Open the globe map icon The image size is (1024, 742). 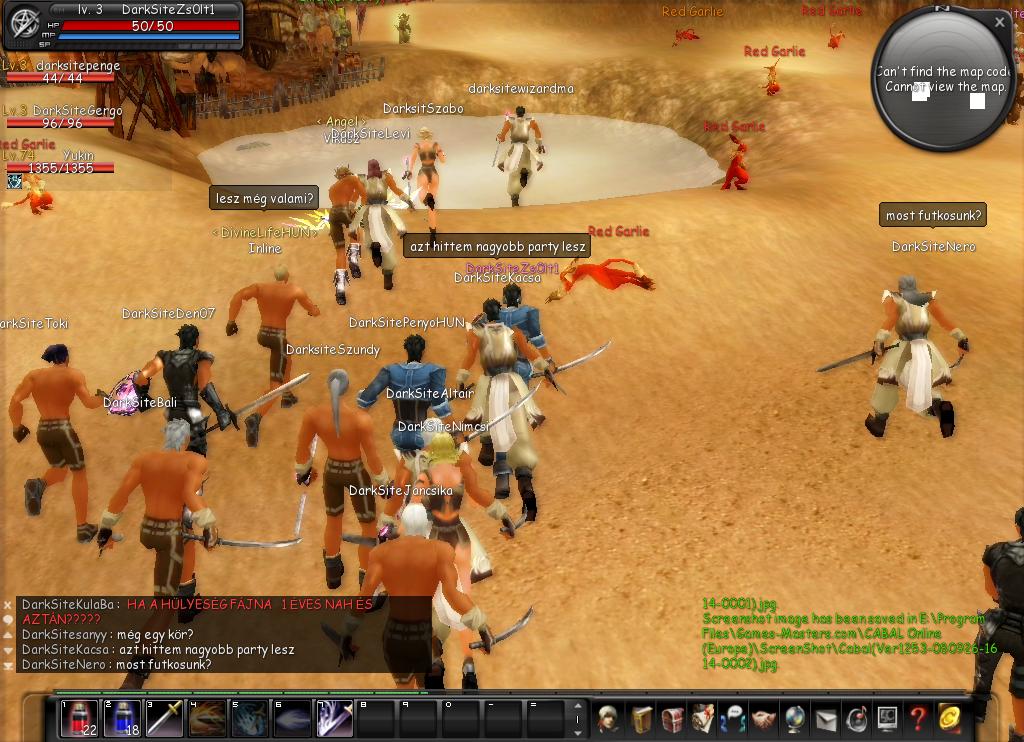[x=795, y=718]
